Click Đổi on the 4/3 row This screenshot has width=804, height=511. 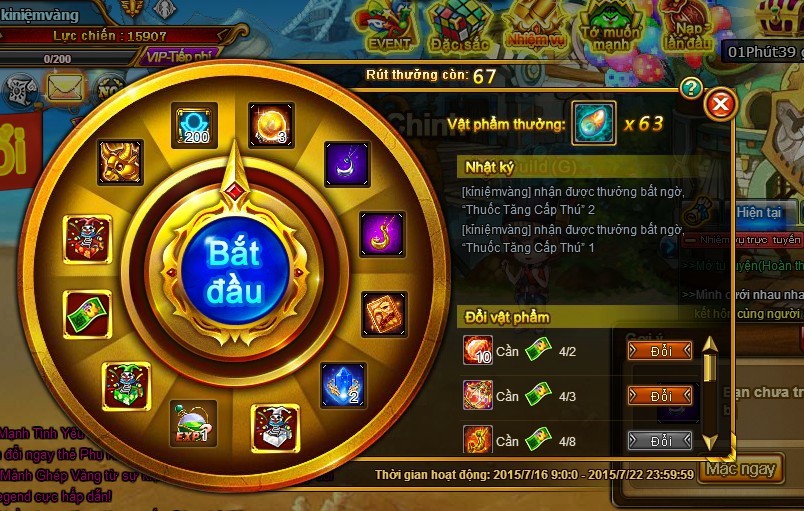[x=660, y=396]
